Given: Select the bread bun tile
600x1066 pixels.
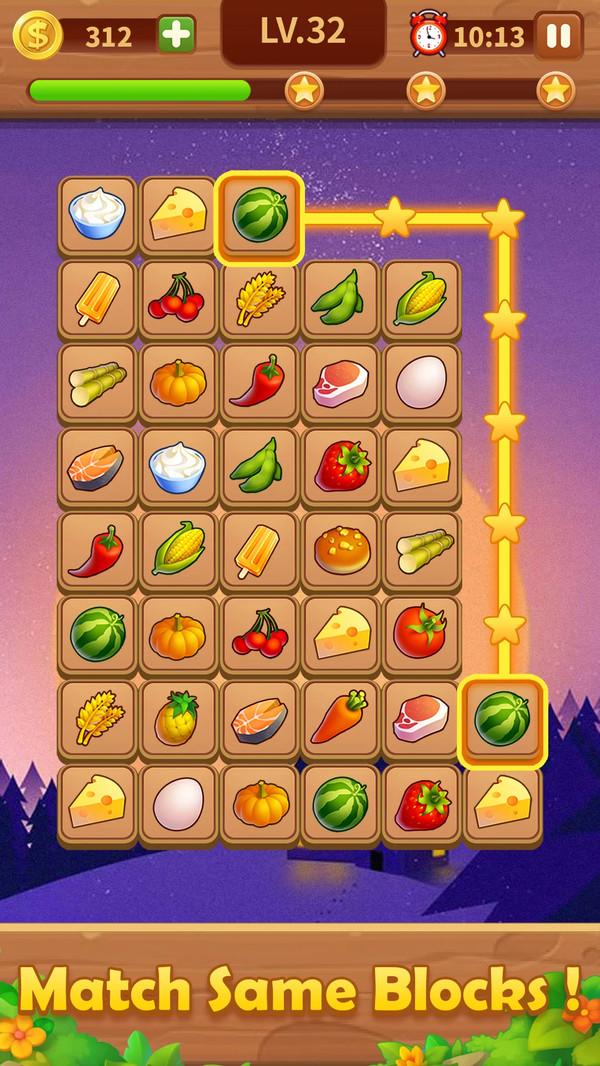Looking at the screenshot, I should pyautogui.click(x=340, y=550).
